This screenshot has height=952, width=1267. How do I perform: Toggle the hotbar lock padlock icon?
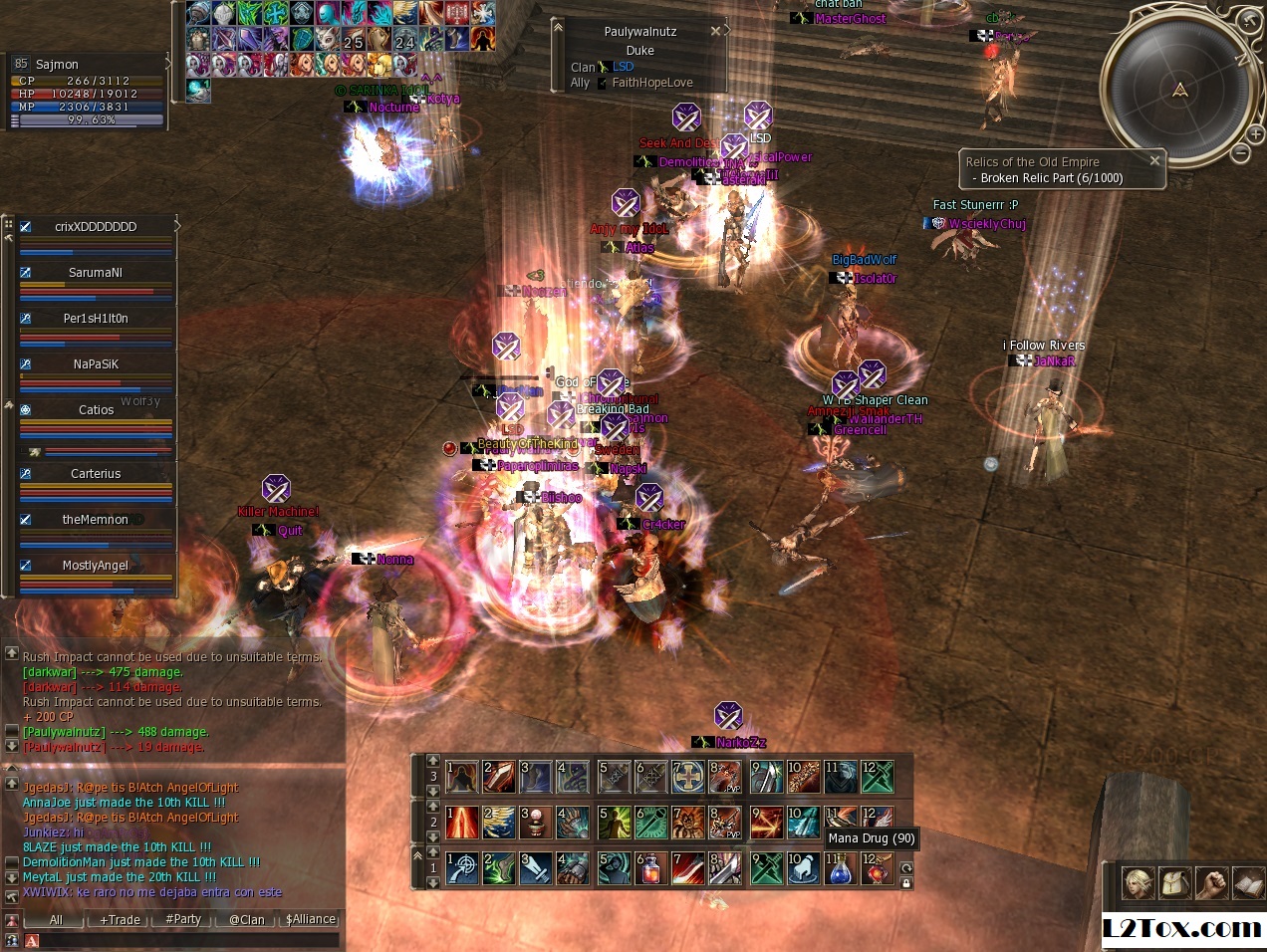[x=905, y=883]
